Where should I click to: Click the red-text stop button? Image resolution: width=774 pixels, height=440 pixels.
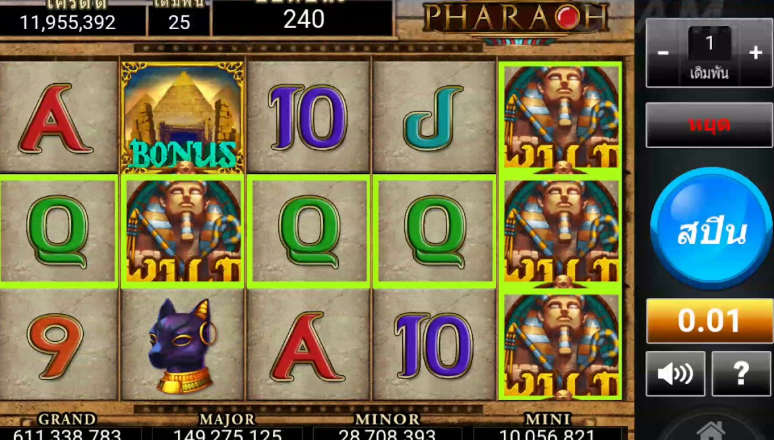point(709,125)
